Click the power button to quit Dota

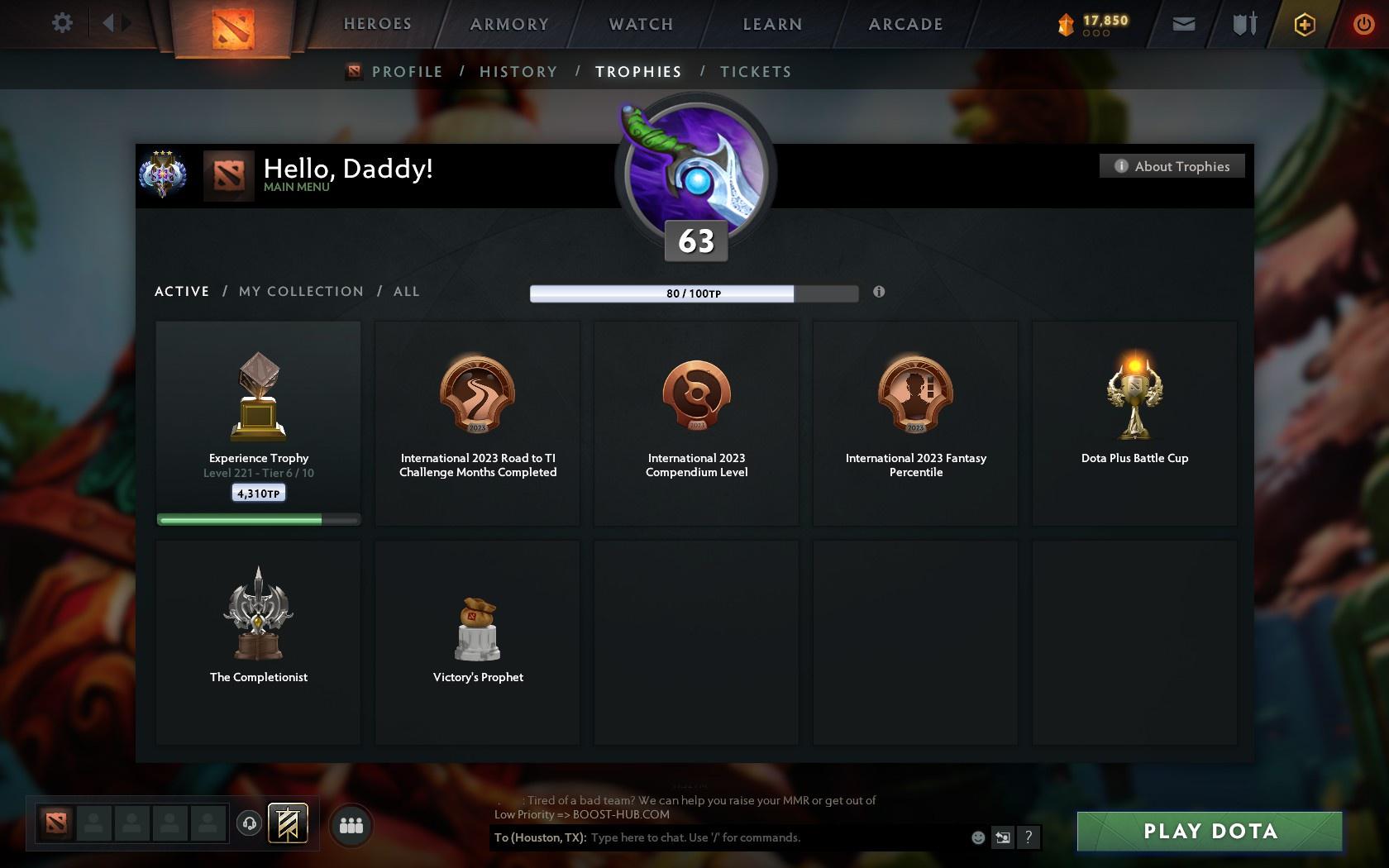1363,23
